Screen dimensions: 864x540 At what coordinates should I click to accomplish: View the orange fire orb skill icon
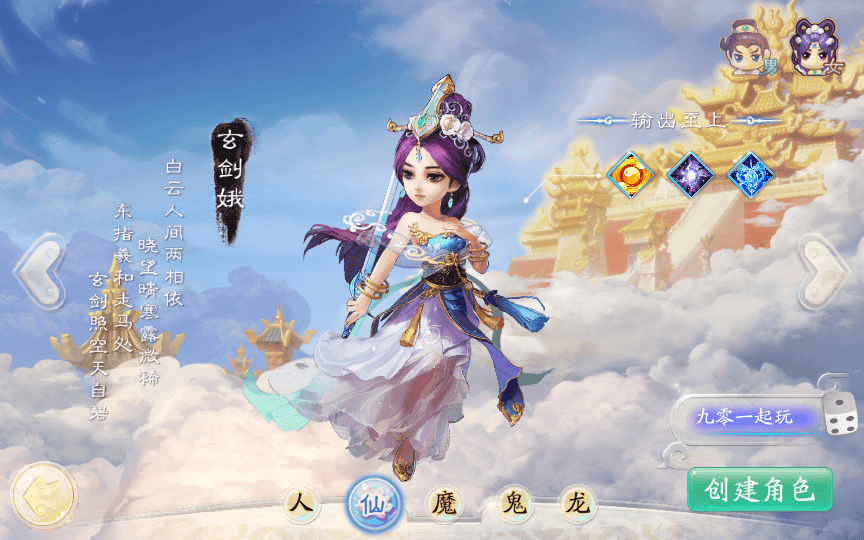(630, 174)
